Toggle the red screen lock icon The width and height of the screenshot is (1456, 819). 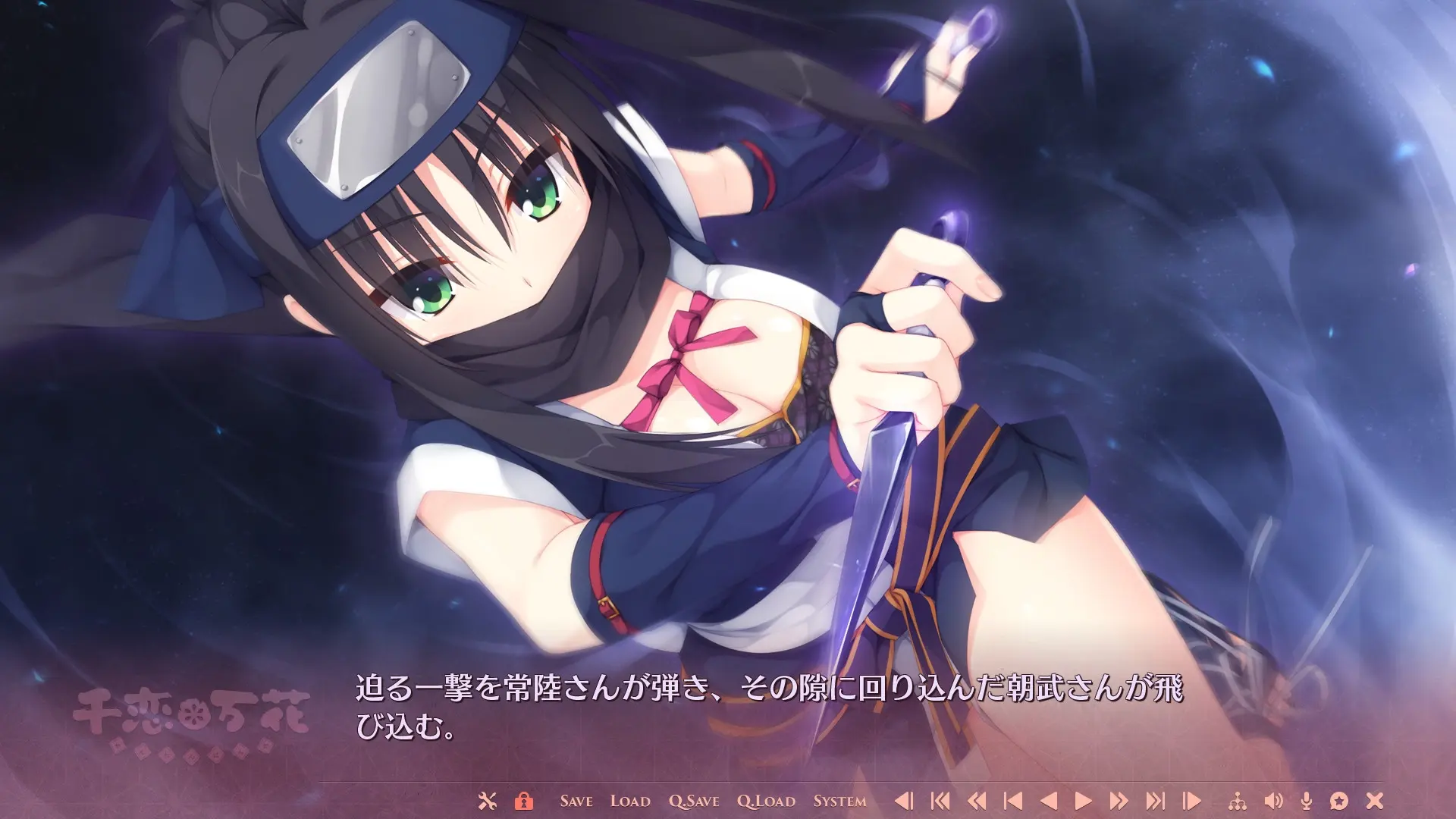[x=524, y=800]
